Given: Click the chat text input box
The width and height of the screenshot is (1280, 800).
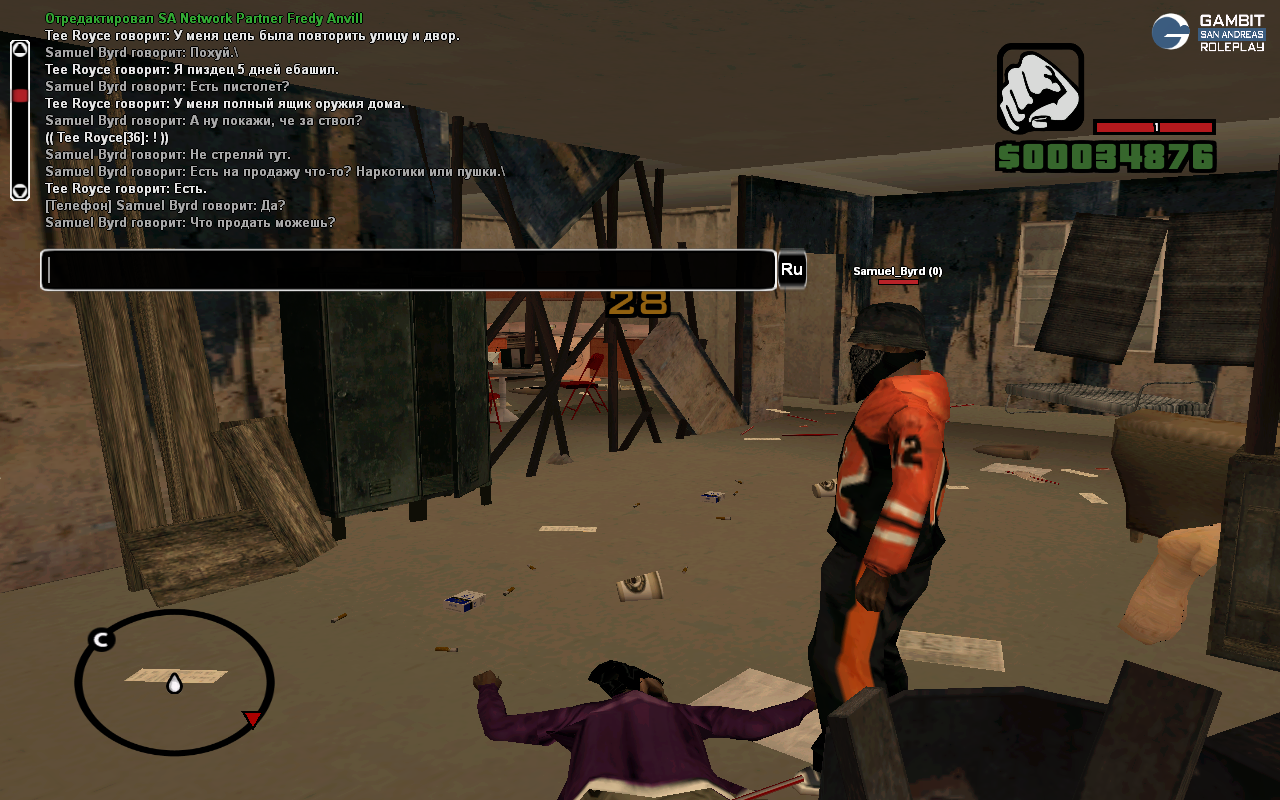Looking at the screenshot, I should (408, 270).
